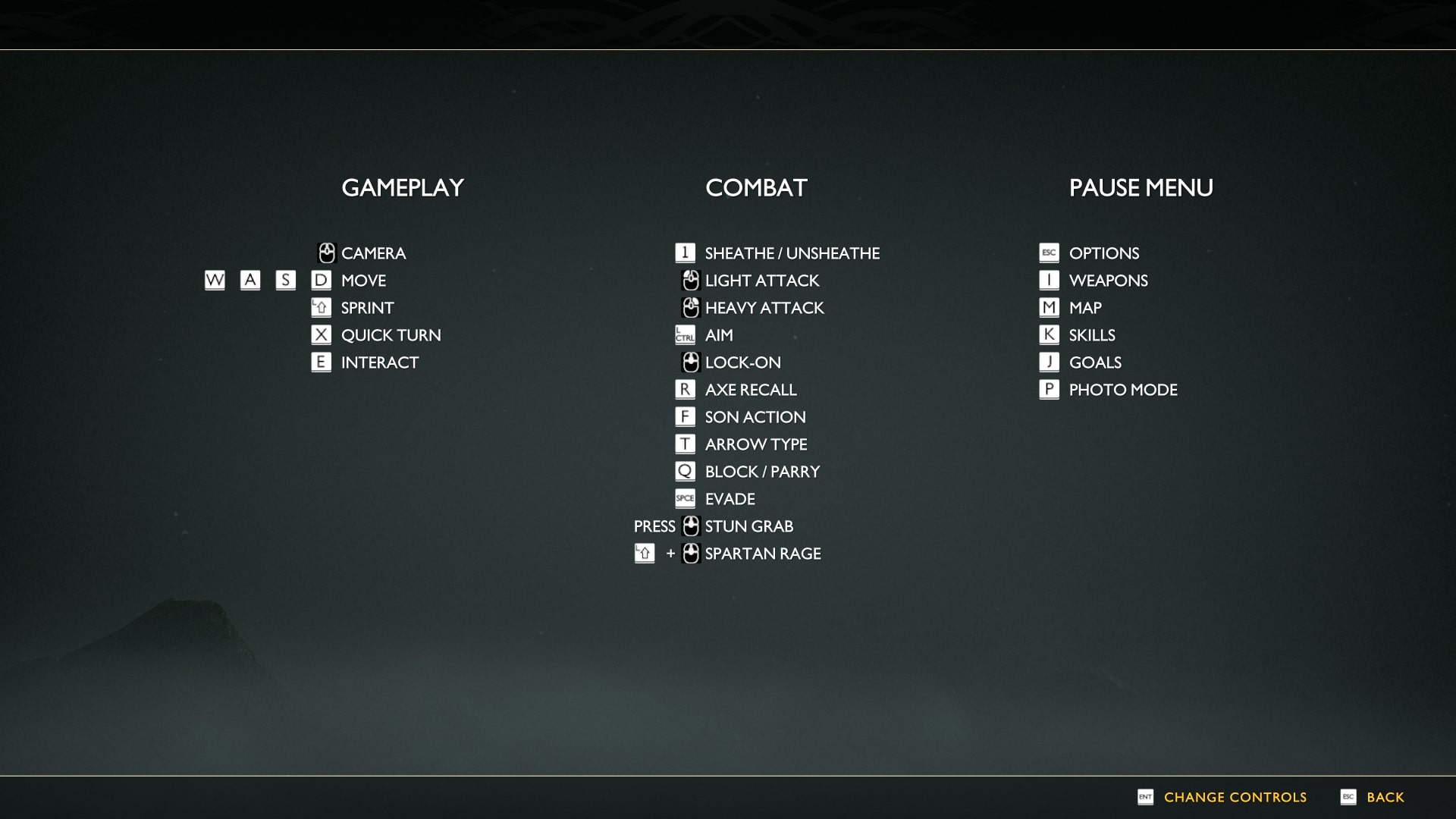1456x819 pixels.
Task: Click the E key icon for Interact
Action: 321,362
